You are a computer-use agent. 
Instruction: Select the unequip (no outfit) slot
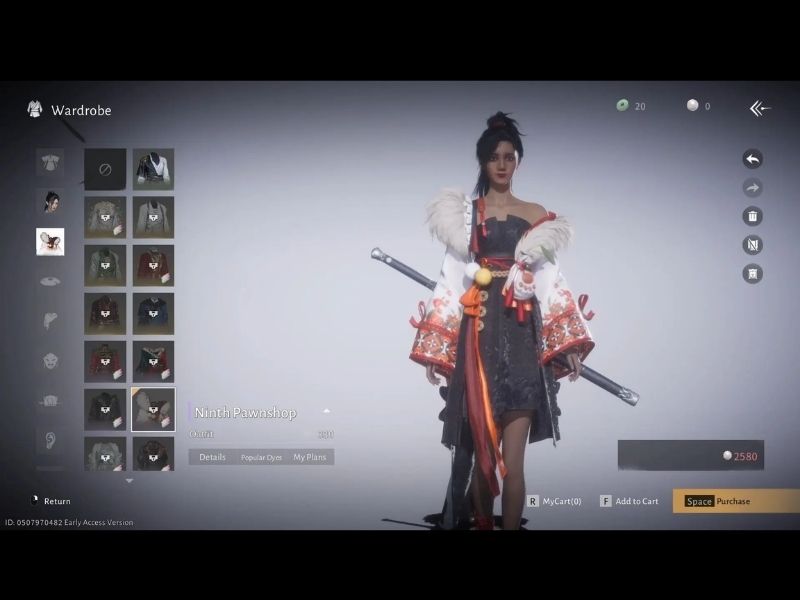tap(105, 169)
